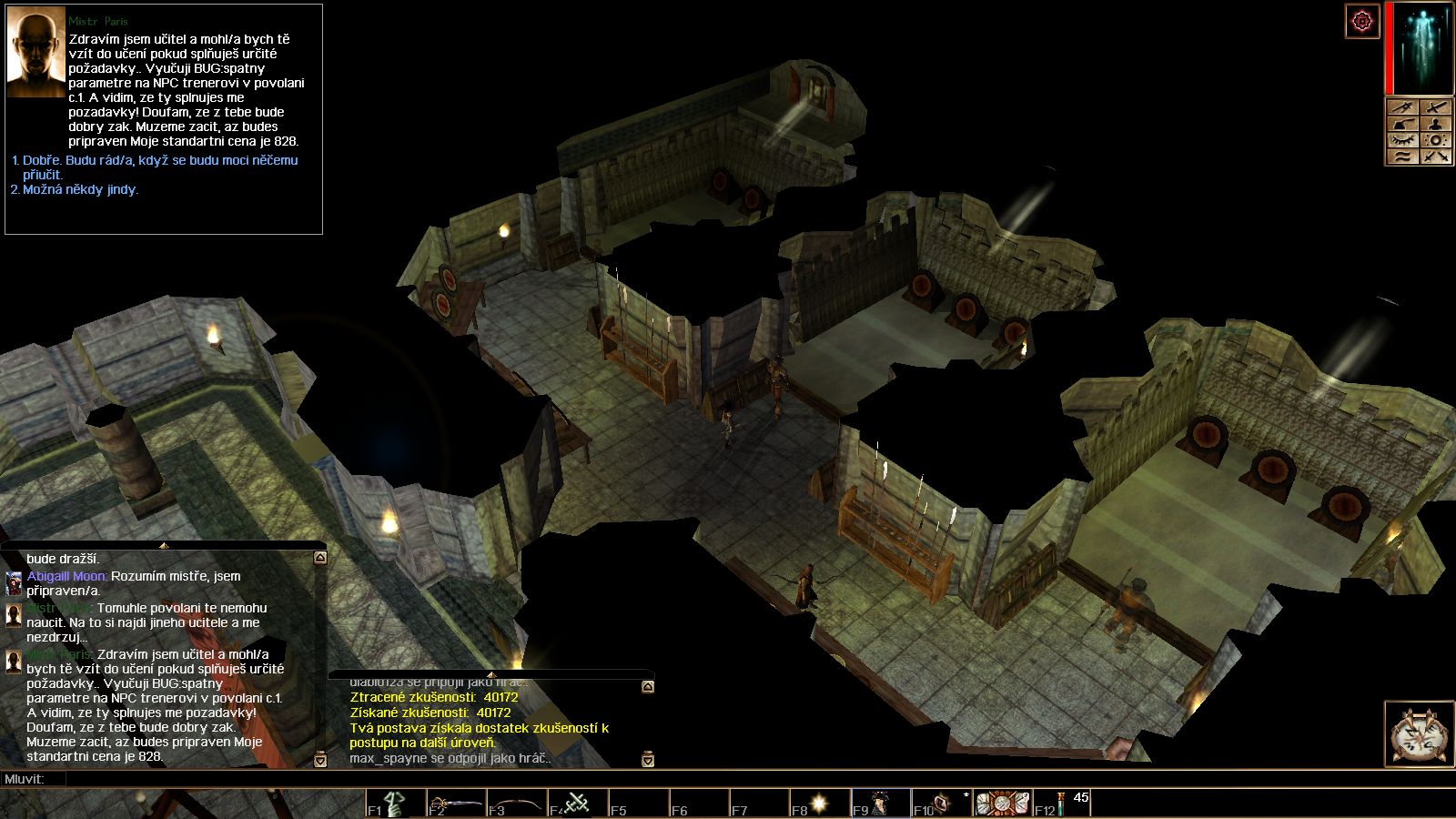Click the closed eye icon in the mode panel
This screenshot has width=1456, height=819.
tap(1401, 140)
